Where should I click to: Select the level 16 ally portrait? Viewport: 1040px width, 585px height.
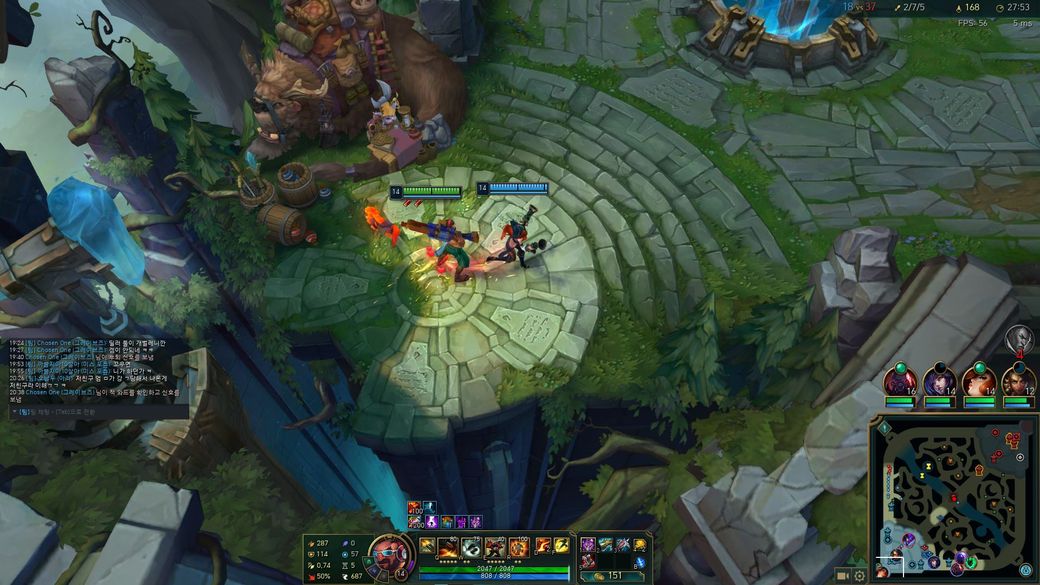(x=899, y=383)
